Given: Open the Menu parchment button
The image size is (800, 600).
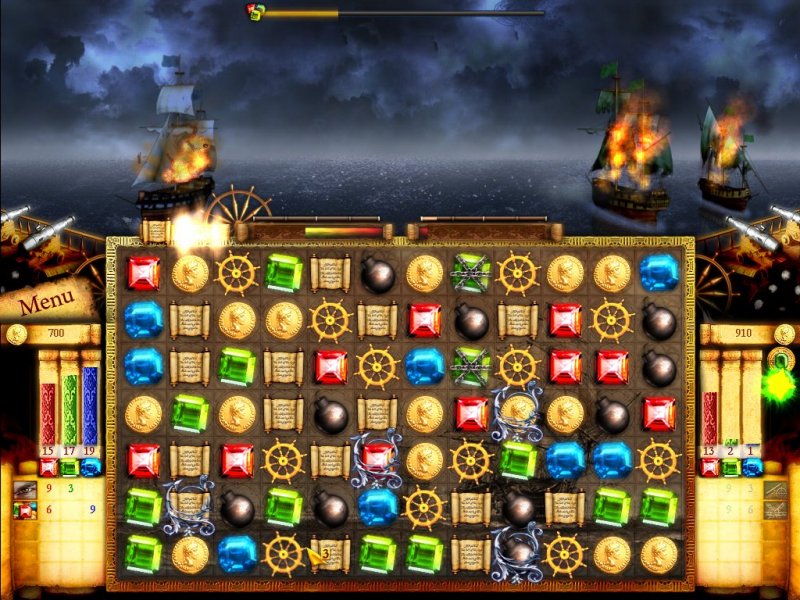Looking at the screenshot, I should [46, 299].
